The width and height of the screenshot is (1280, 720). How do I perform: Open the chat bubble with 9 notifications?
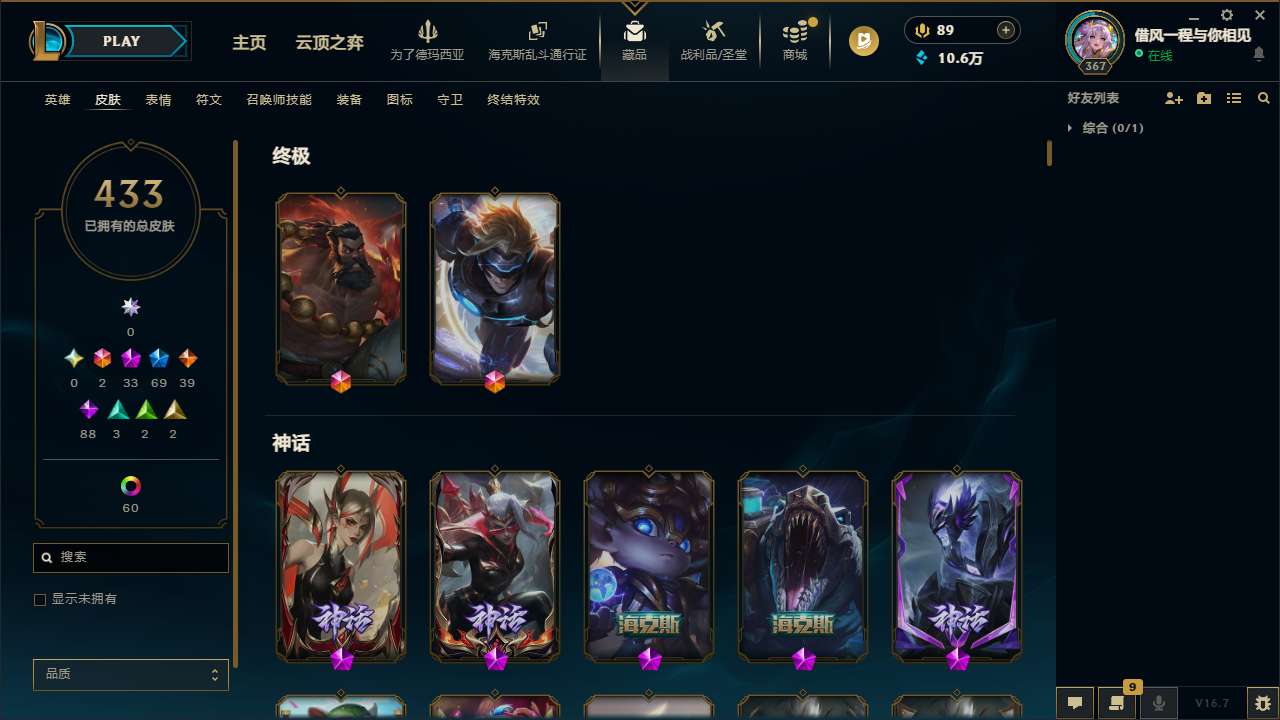coord(1117,703)
